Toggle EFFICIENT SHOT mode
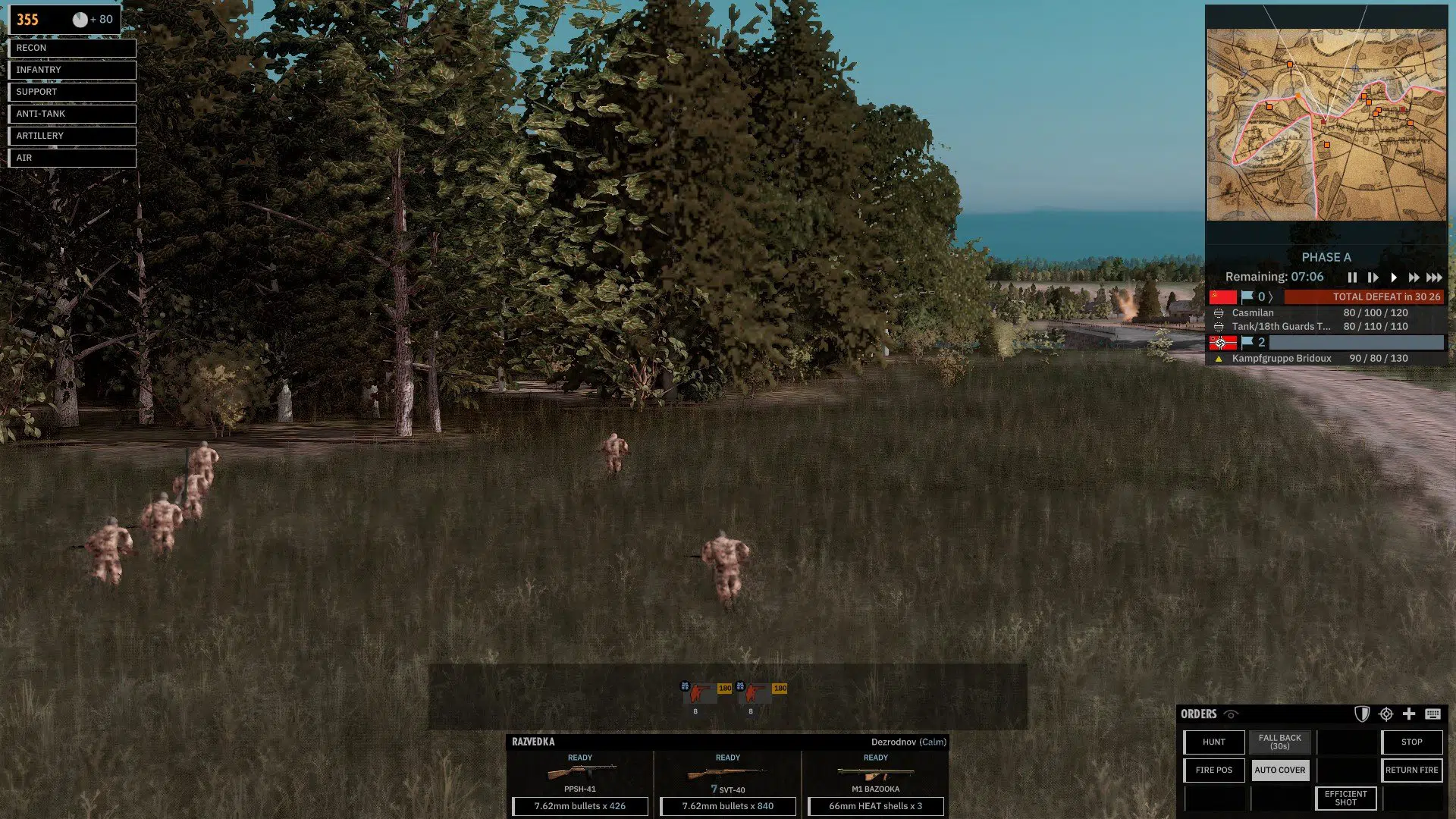1456x819 pixels. pyautogui.click(x=1345, y=798)
